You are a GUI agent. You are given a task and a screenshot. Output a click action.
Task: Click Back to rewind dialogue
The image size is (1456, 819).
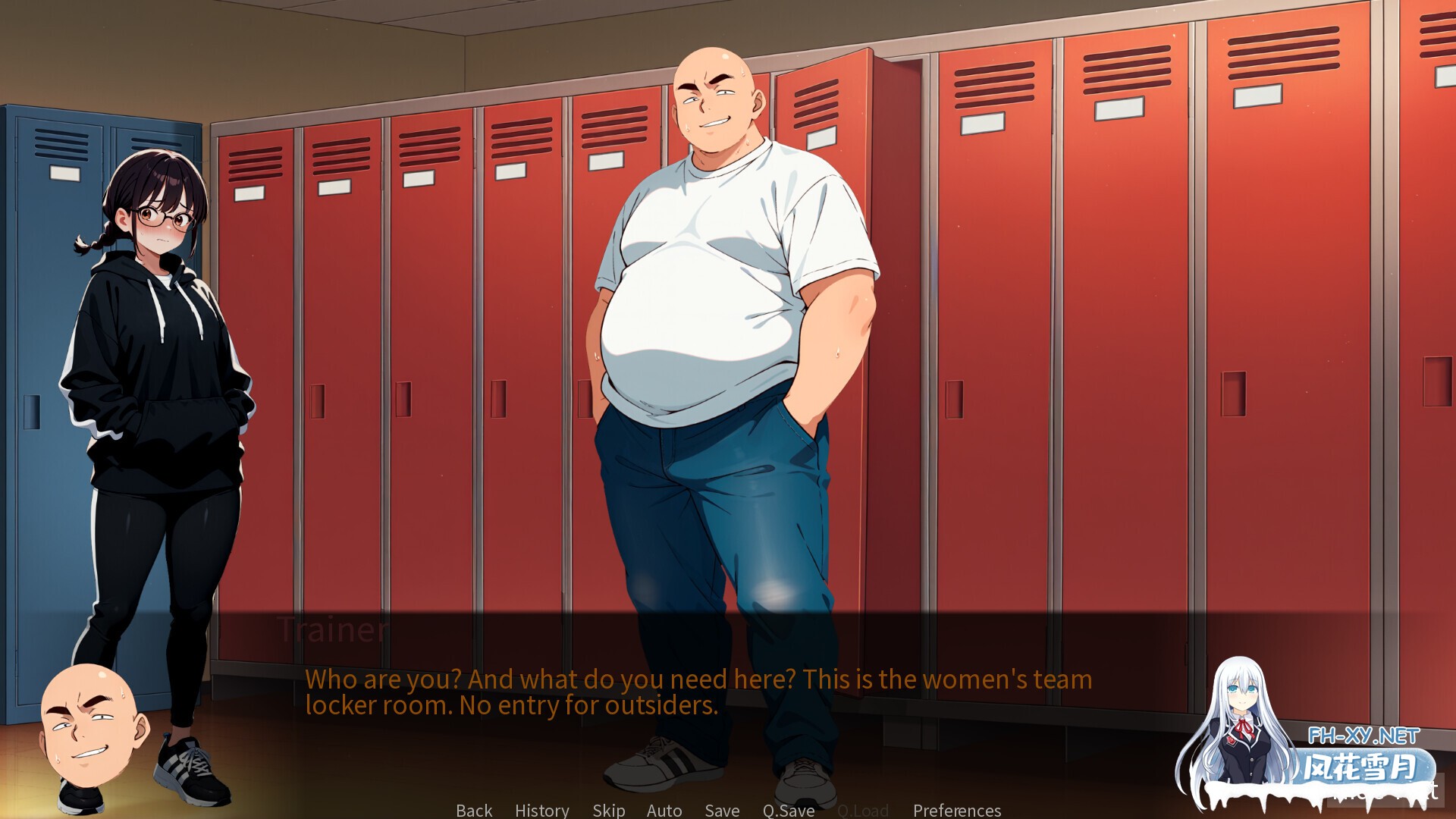[x=472, y=810]
